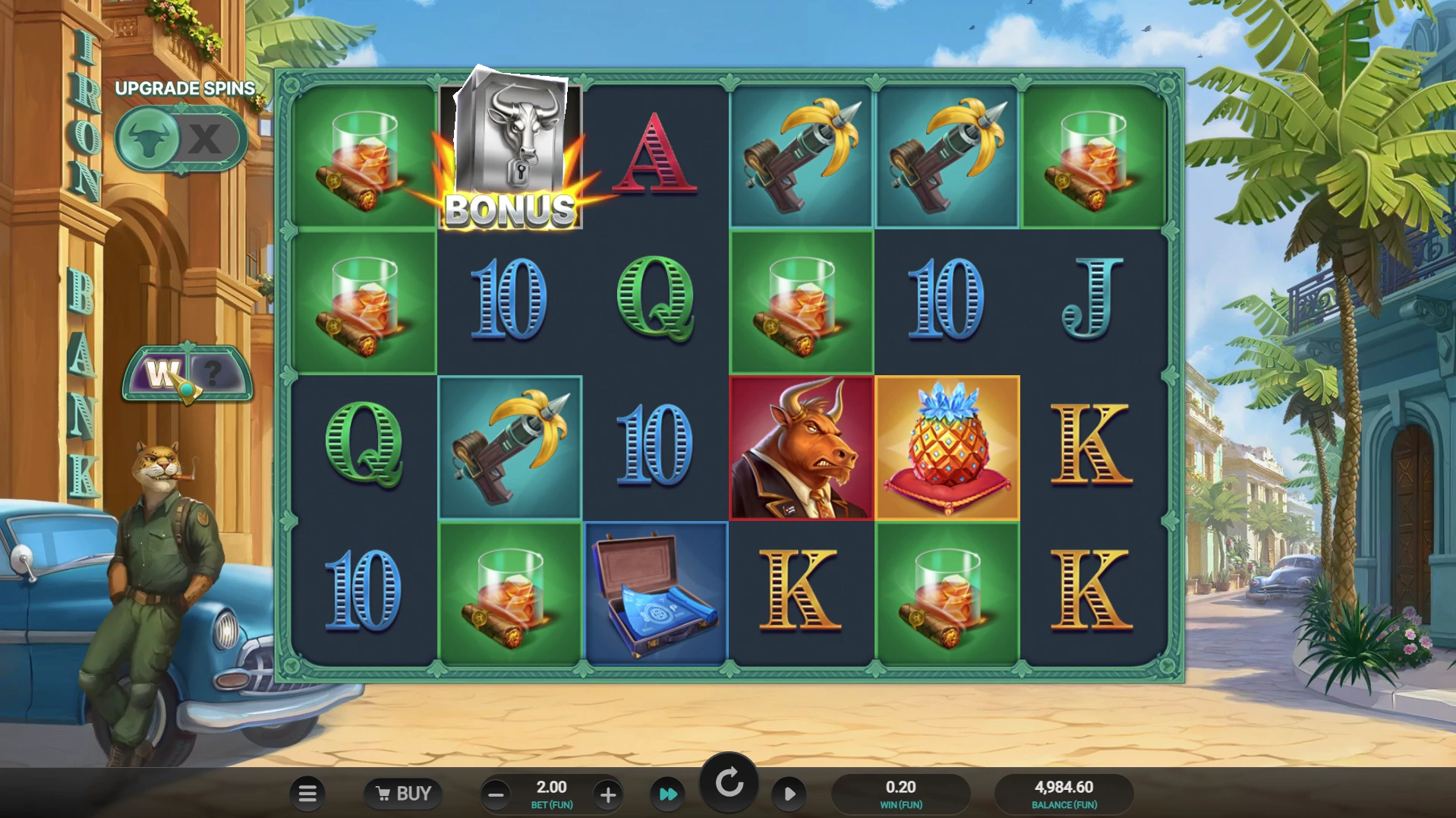Activate the turbo fast-forward spin icon

667,794
